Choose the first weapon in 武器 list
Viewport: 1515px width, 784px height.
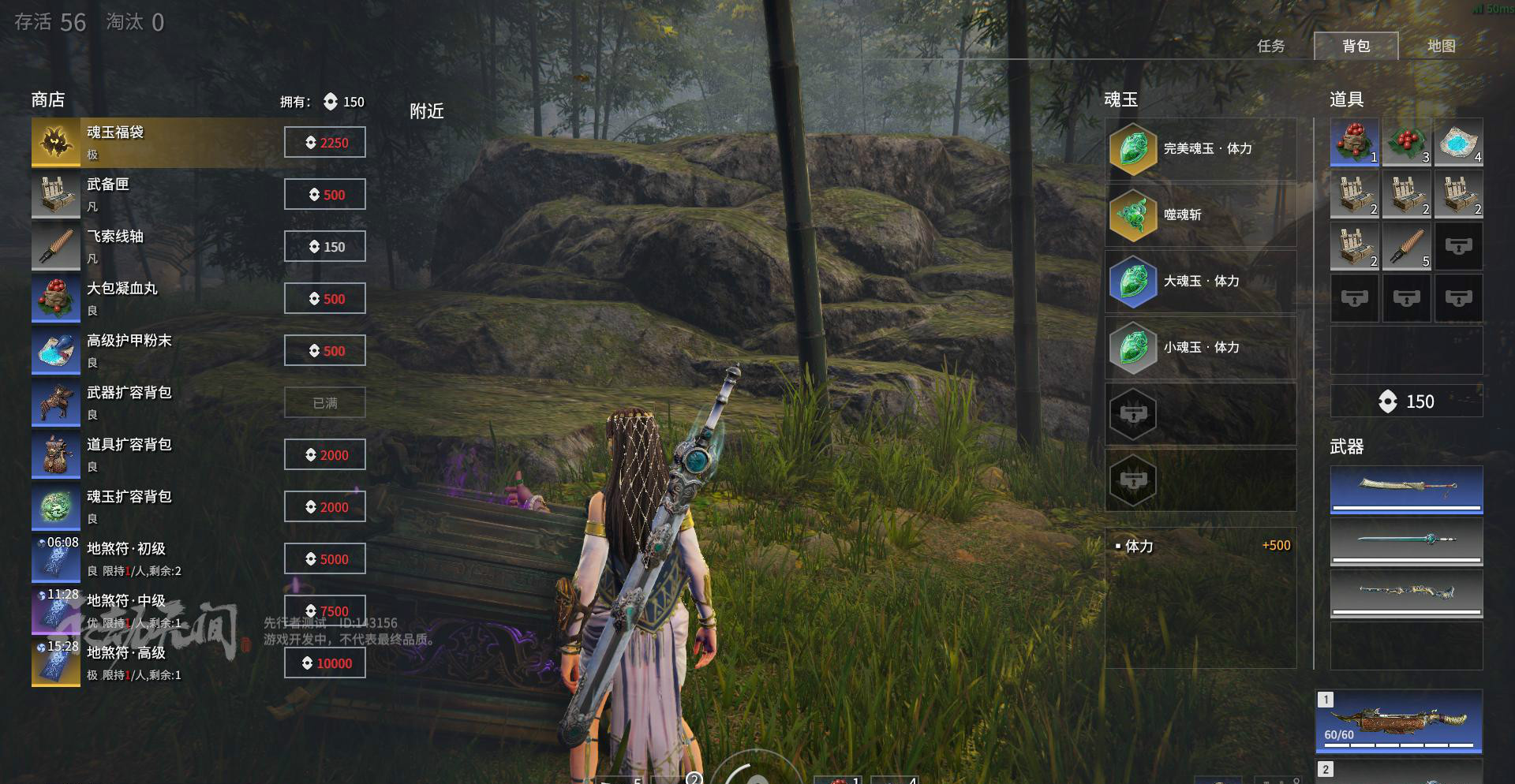point(1406,489)
